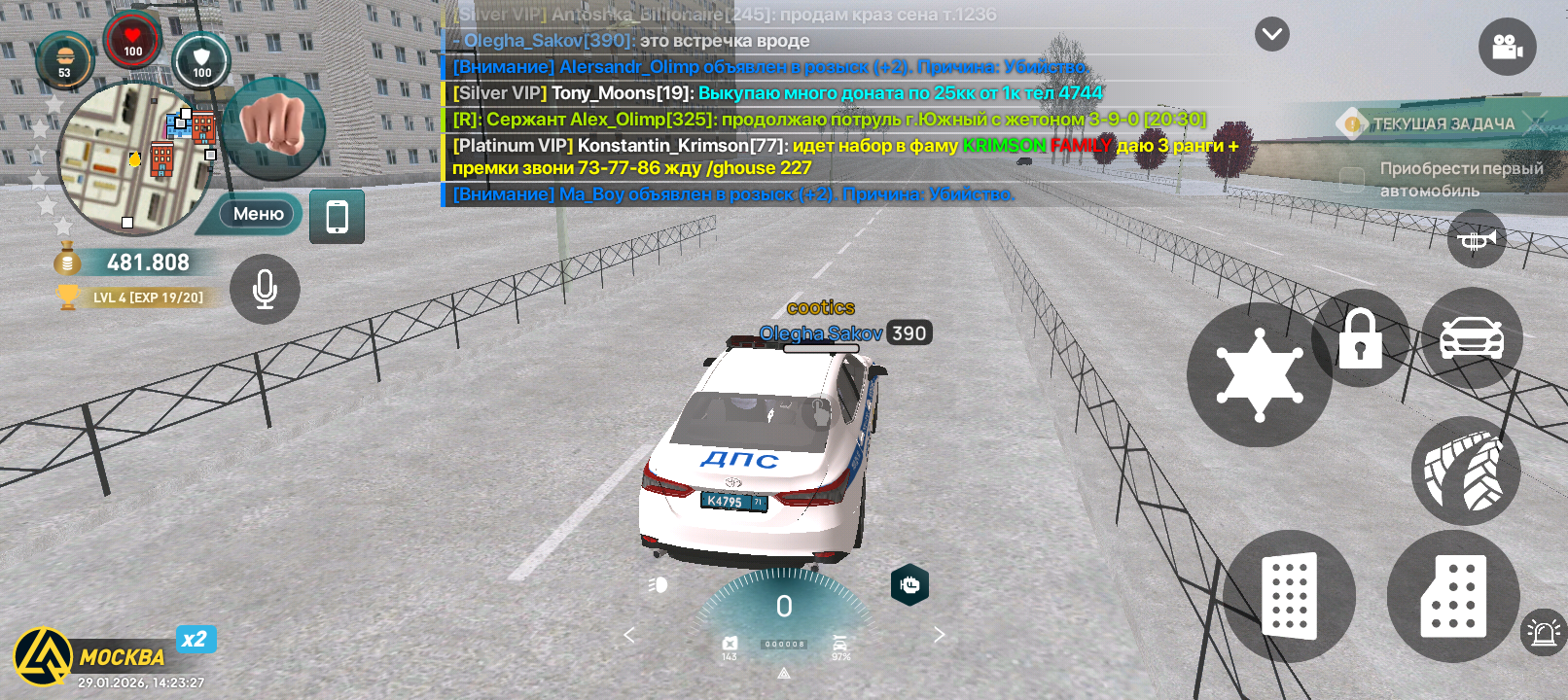Activate the sheriff star badge button
1568x700 pixels.
(1260, 374)
